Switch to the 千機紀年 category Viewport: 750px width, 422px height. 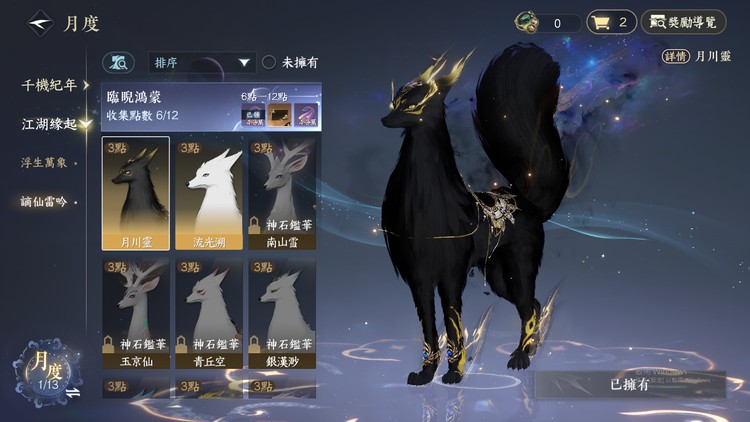coord(49,85)
